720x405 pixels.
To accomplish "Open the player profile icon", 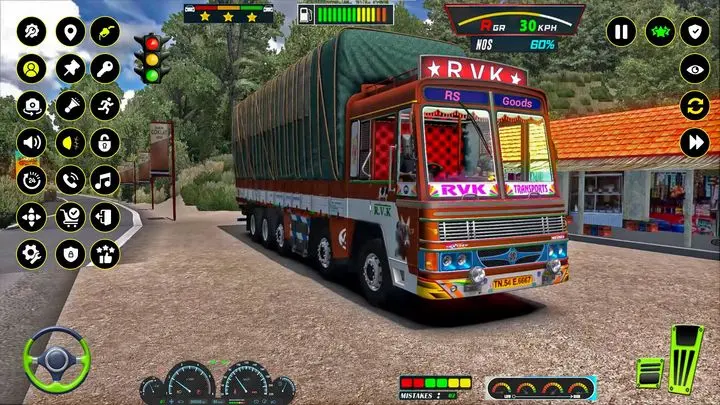I will pos(32,69).
